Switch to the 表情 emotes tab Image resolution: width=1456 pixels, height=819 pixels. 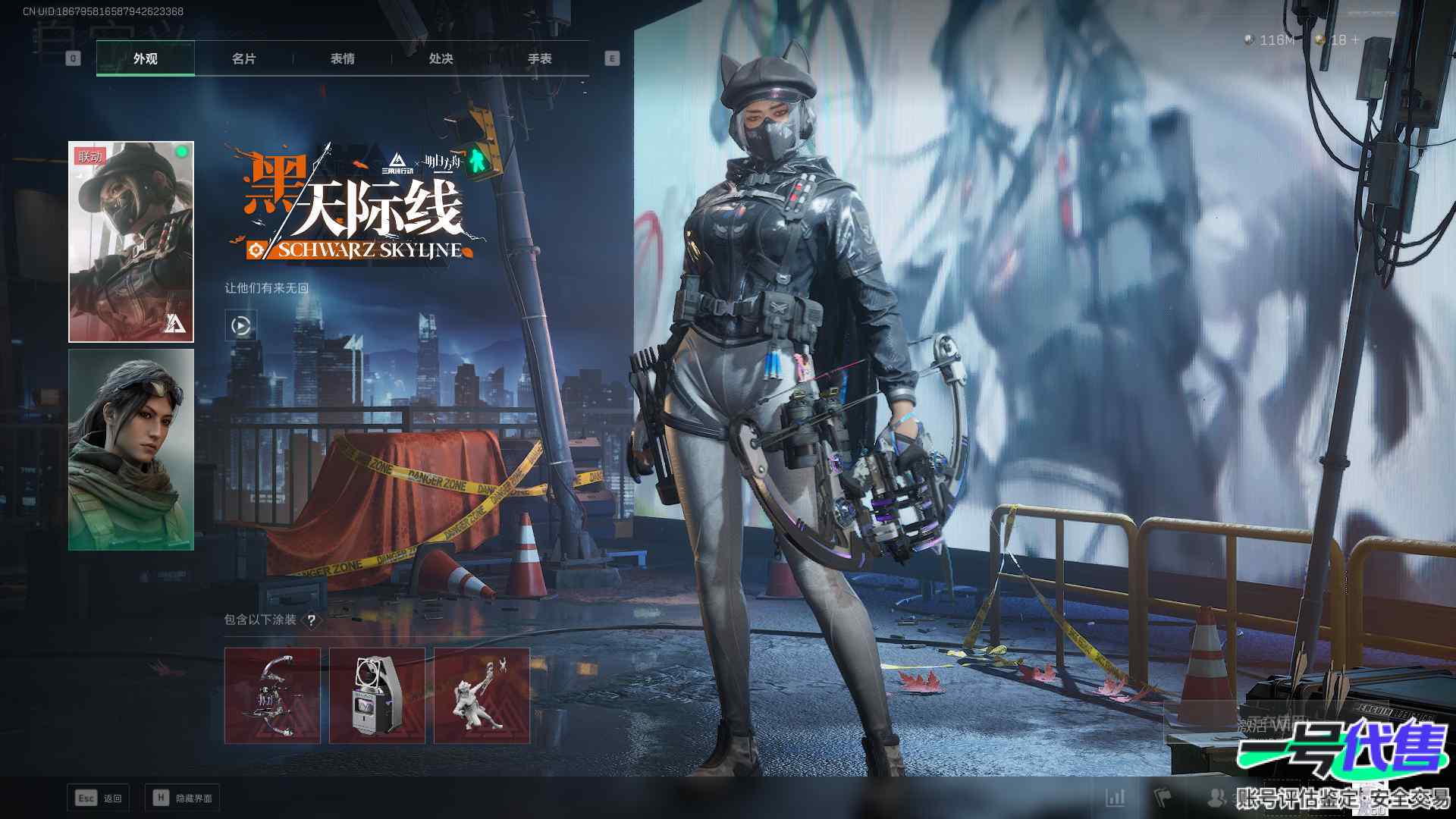342,58
